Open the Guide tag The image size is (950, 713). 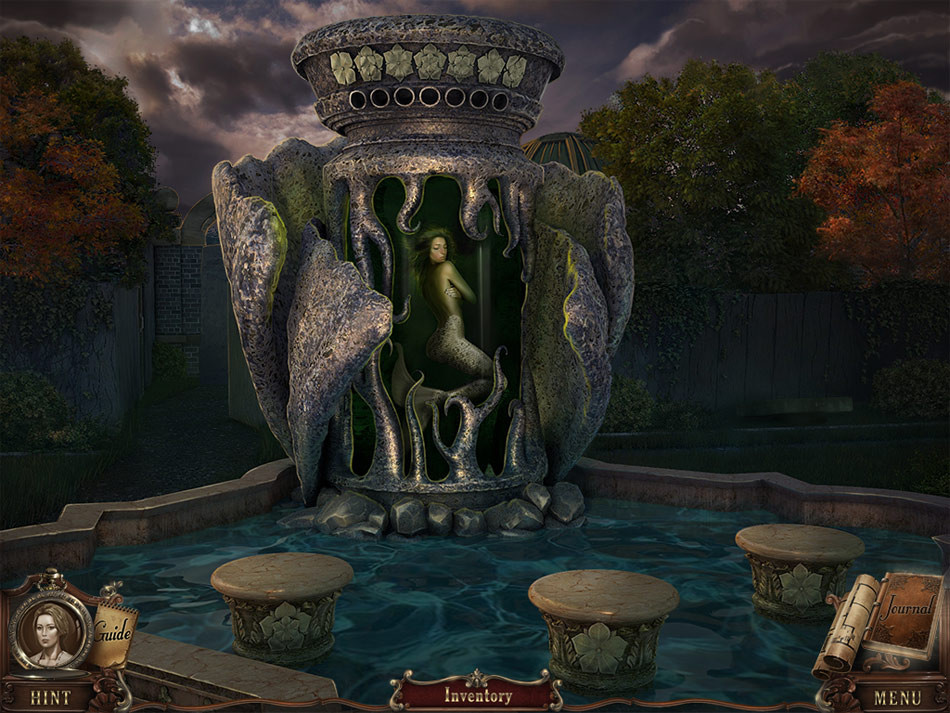click(113, 630)
